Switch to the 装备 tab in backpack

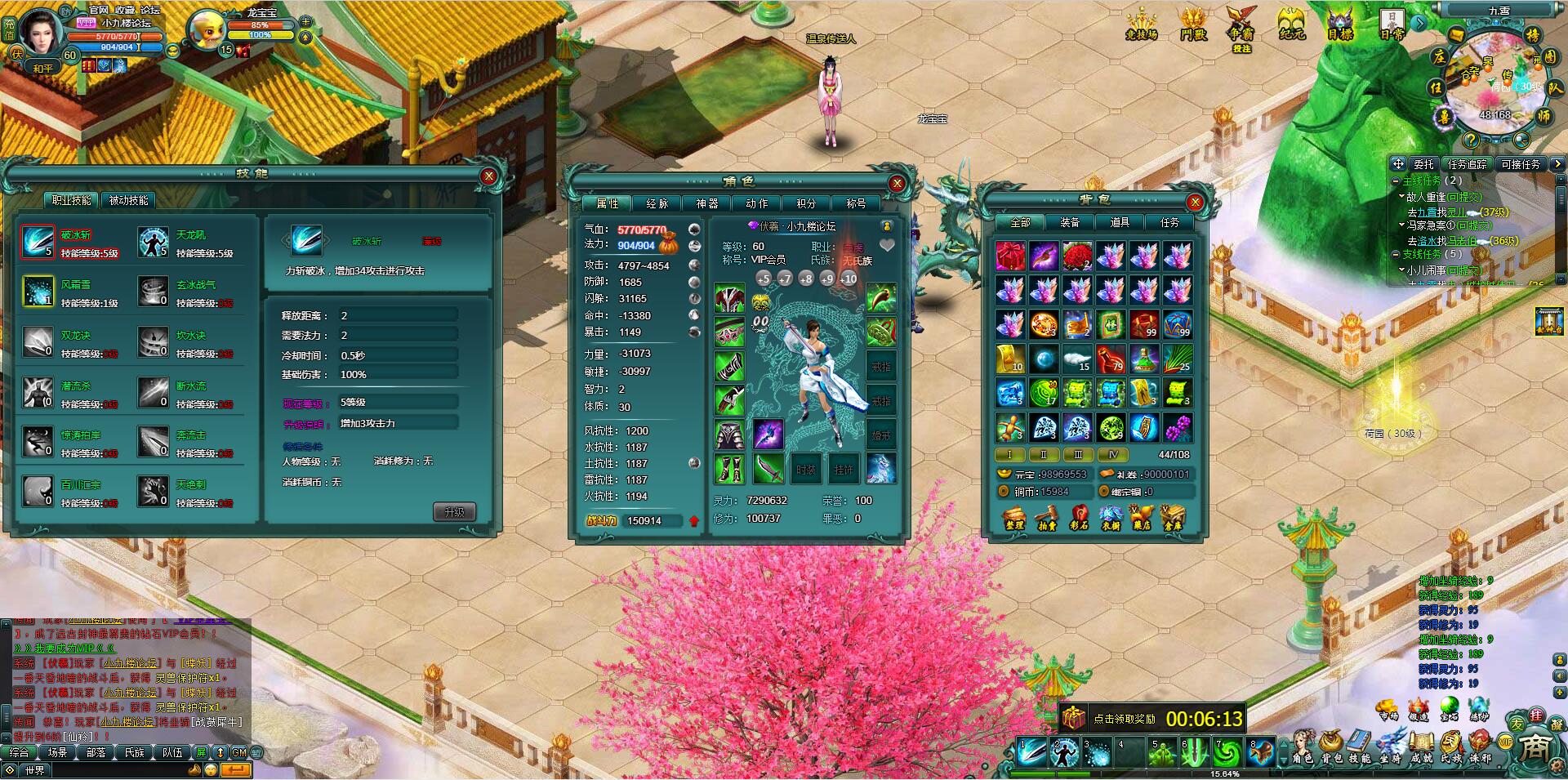click(1071, 221)
